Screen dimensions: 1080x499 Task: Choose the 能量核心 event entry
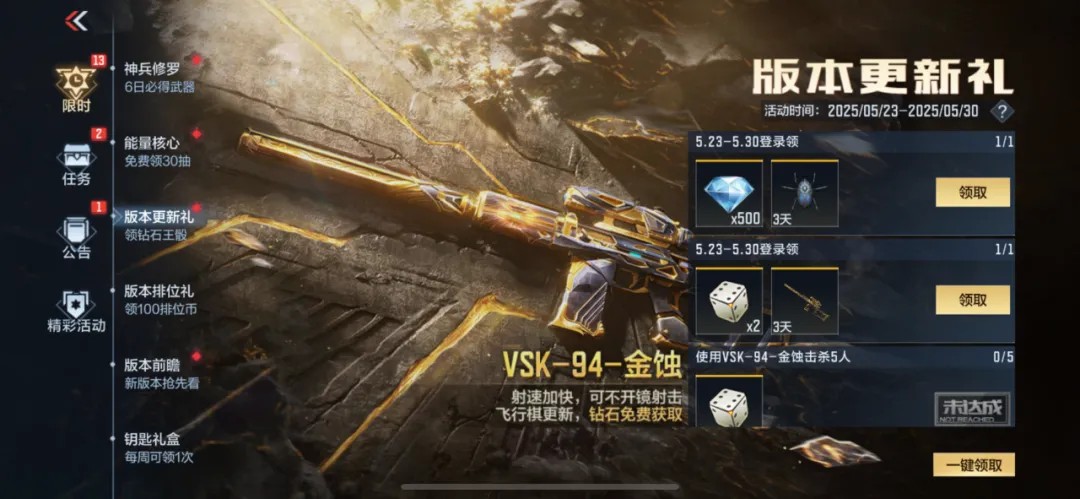[x=158, y=151]
